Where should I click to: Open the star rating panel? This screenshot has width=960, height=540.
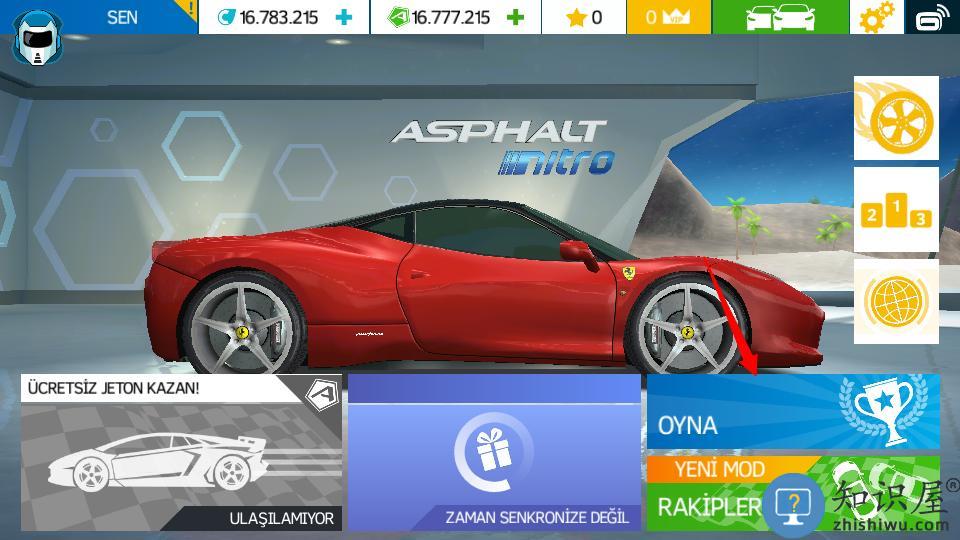(x=584, y=17)
